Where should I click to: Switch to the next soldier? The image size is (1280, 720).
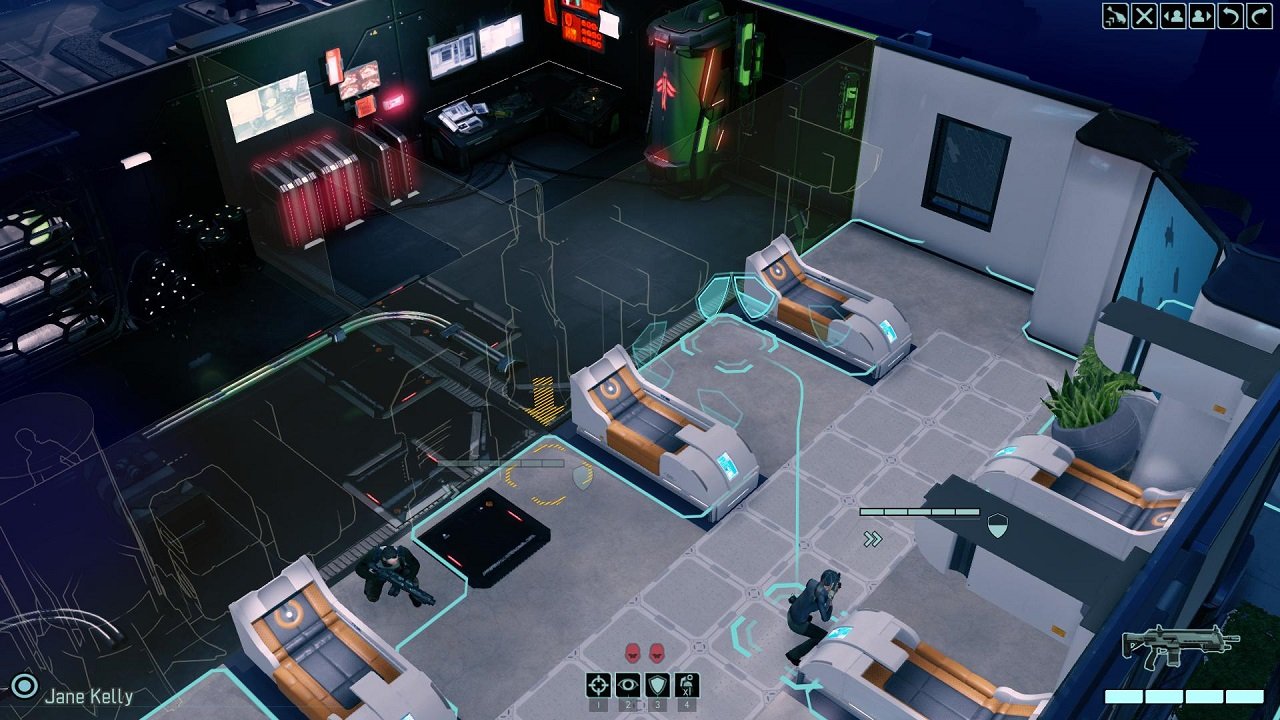tap(1201, 16)
